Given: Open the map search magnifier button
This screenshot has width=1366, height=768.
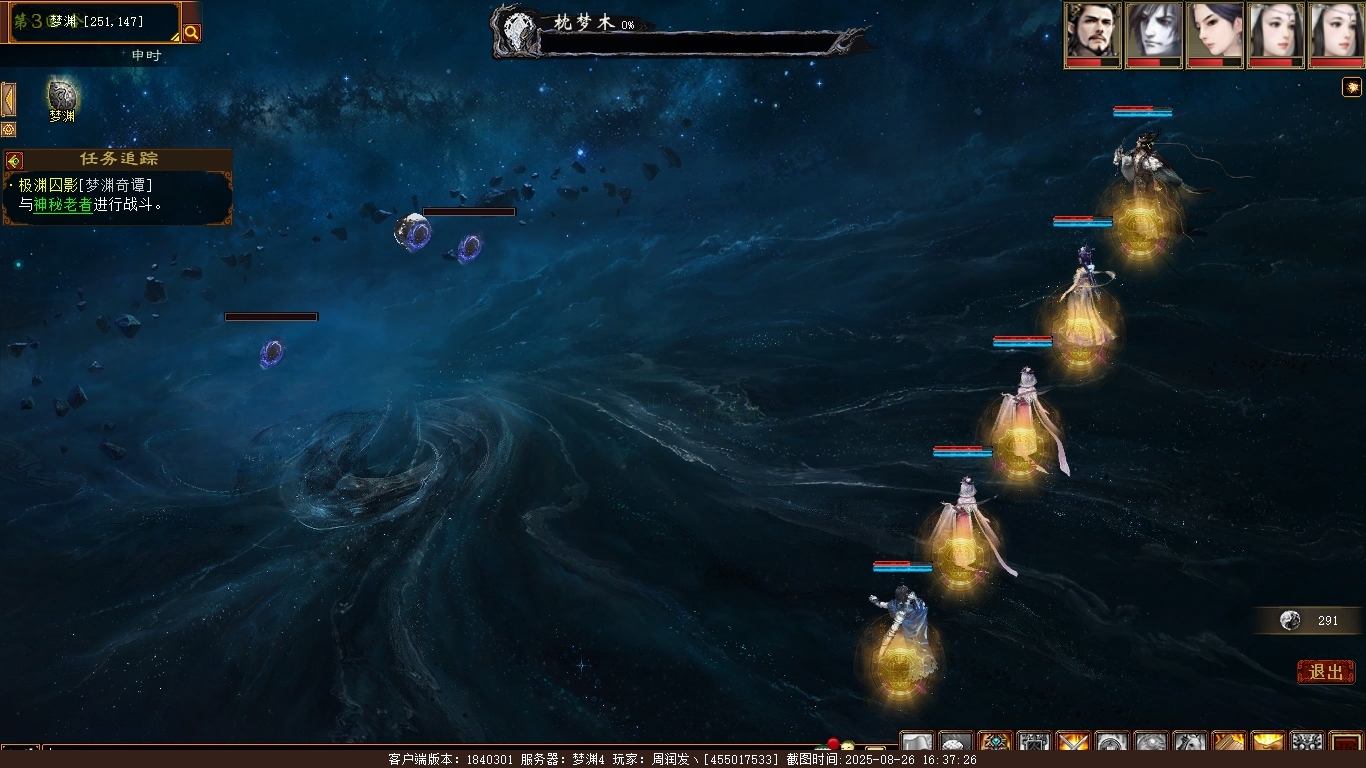Looking at the screenshot, I should coord(191,32).
